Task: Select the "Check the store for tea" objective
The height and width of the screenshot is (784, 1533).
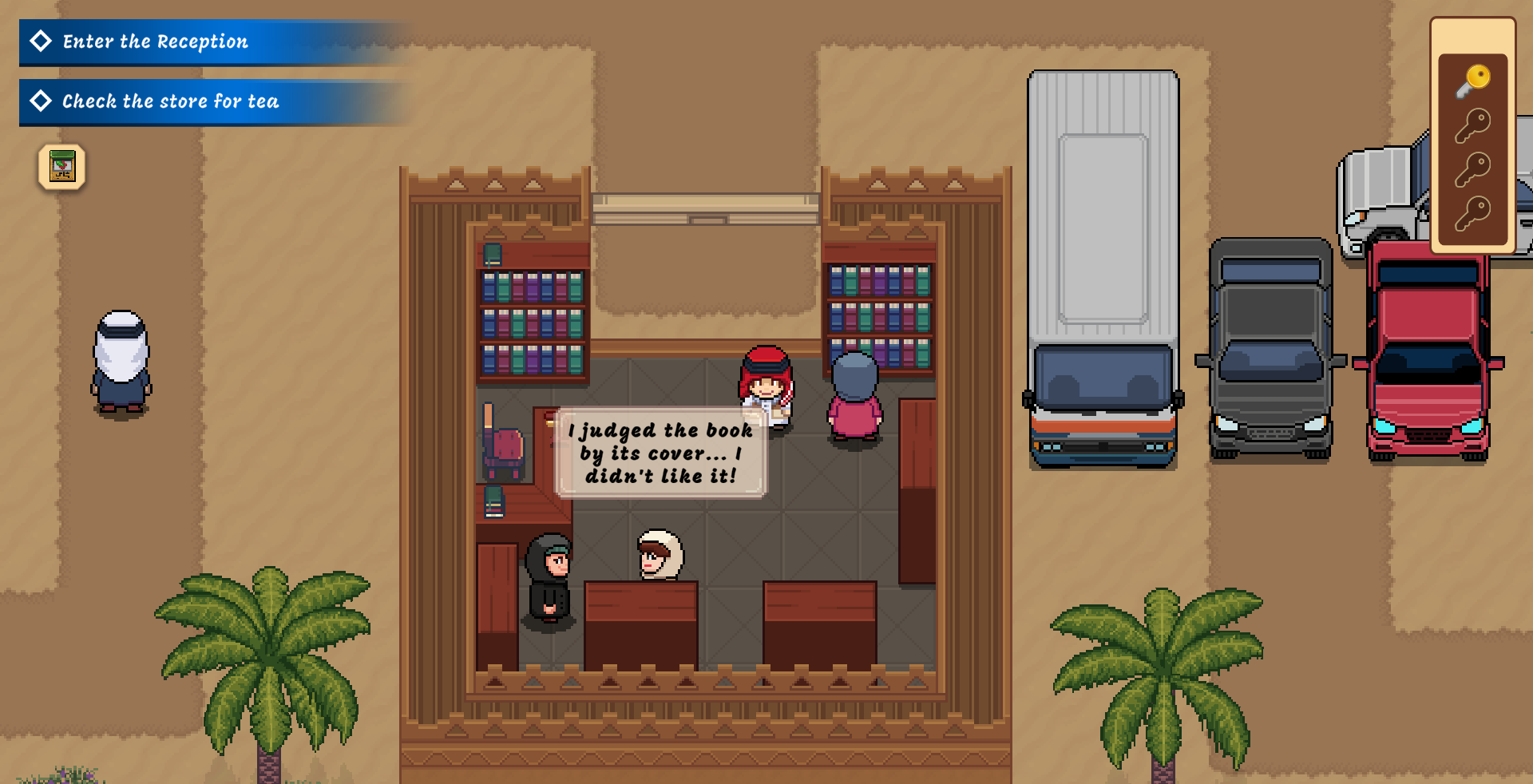Action: 170,101
